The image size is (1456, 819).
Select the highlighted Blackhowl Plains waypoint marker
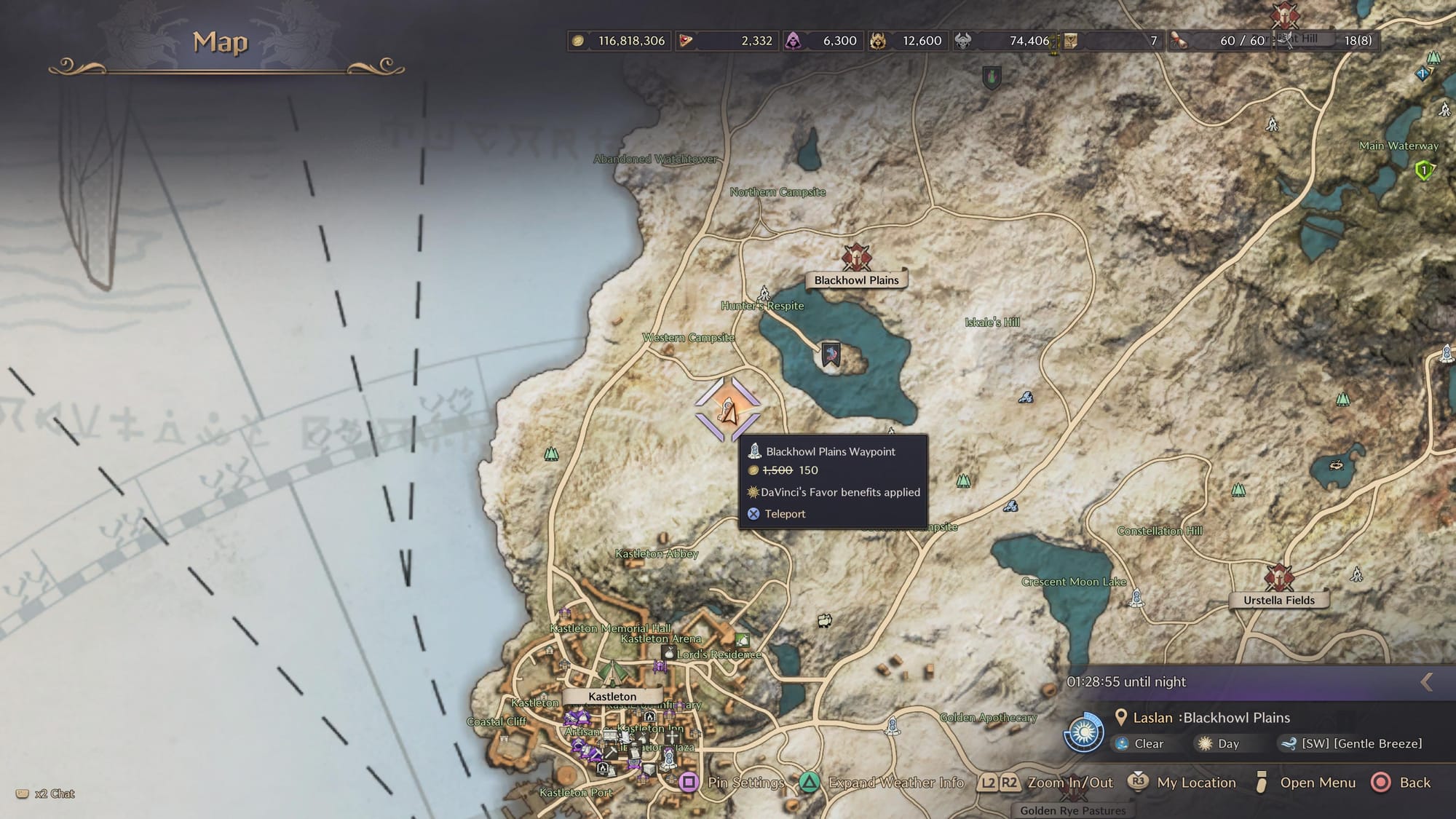(x=727, y=409)
